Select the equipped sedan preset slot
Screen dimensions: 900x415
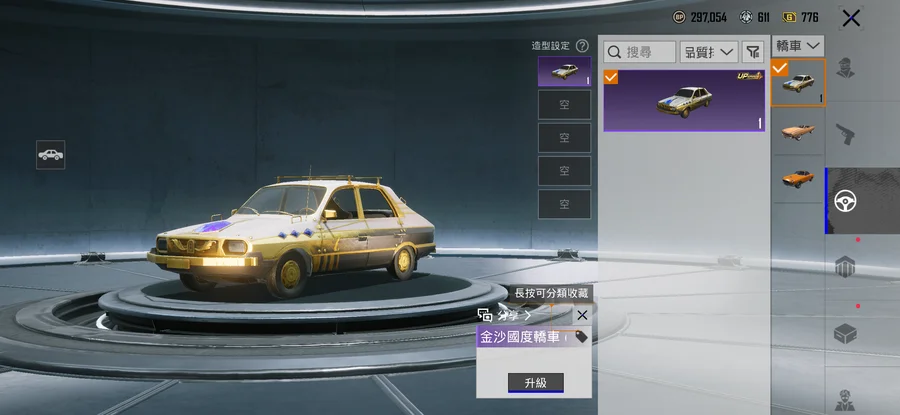[564, 72]
